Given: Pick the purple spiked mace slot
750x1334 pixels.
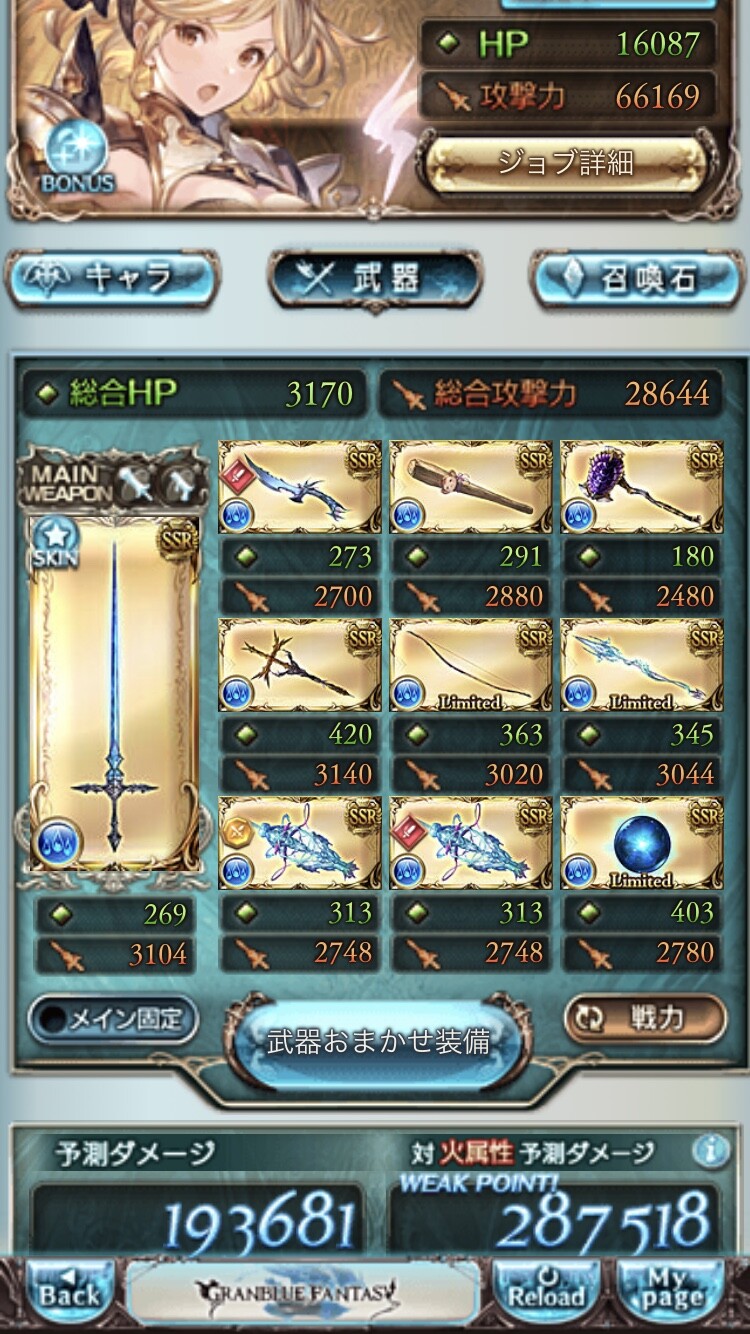Looking at the screenshot, I should coord(641,486).
